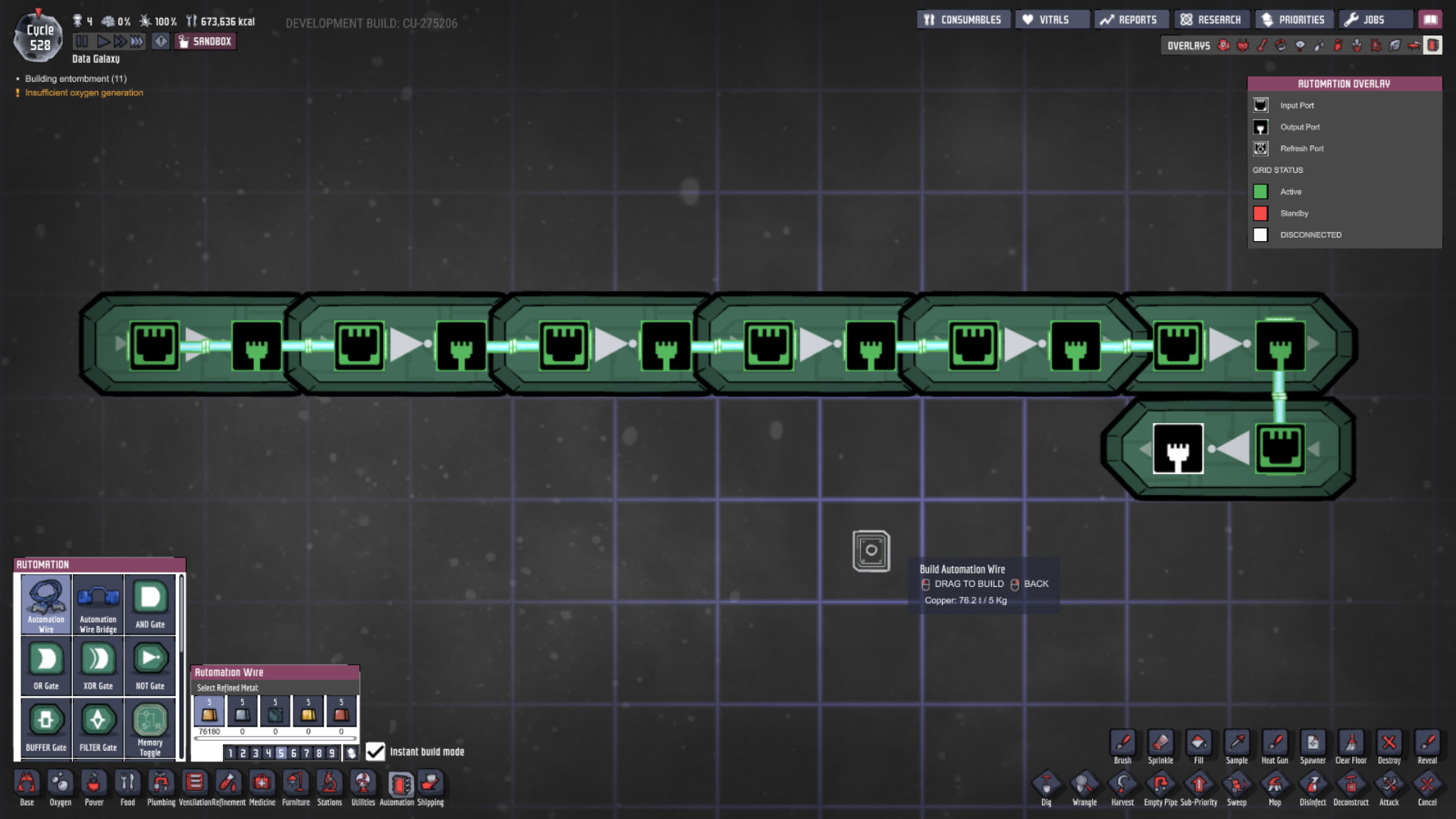Viewport: 1456px width, 819px height.
Task: Select the Memory Toggle building
Action: point(149,722)
